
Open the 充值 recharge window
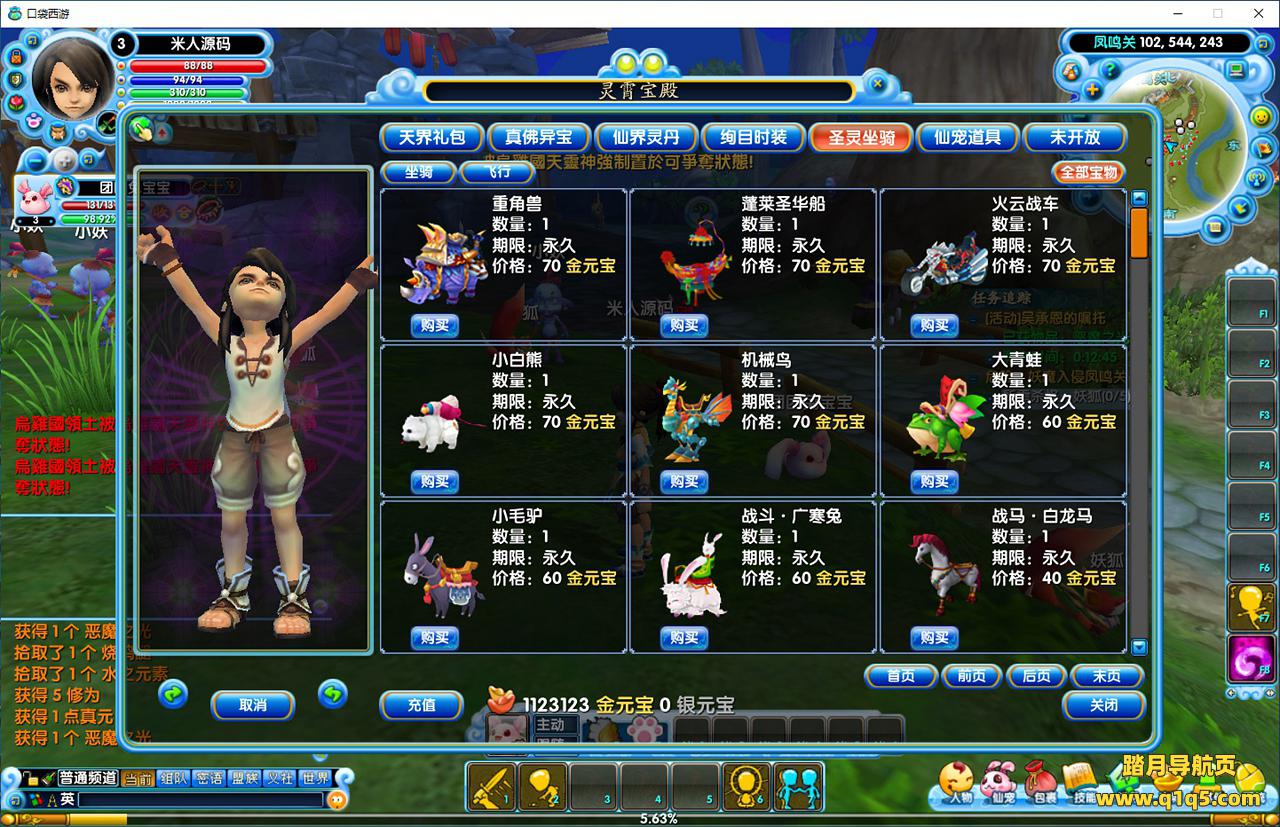421,705
